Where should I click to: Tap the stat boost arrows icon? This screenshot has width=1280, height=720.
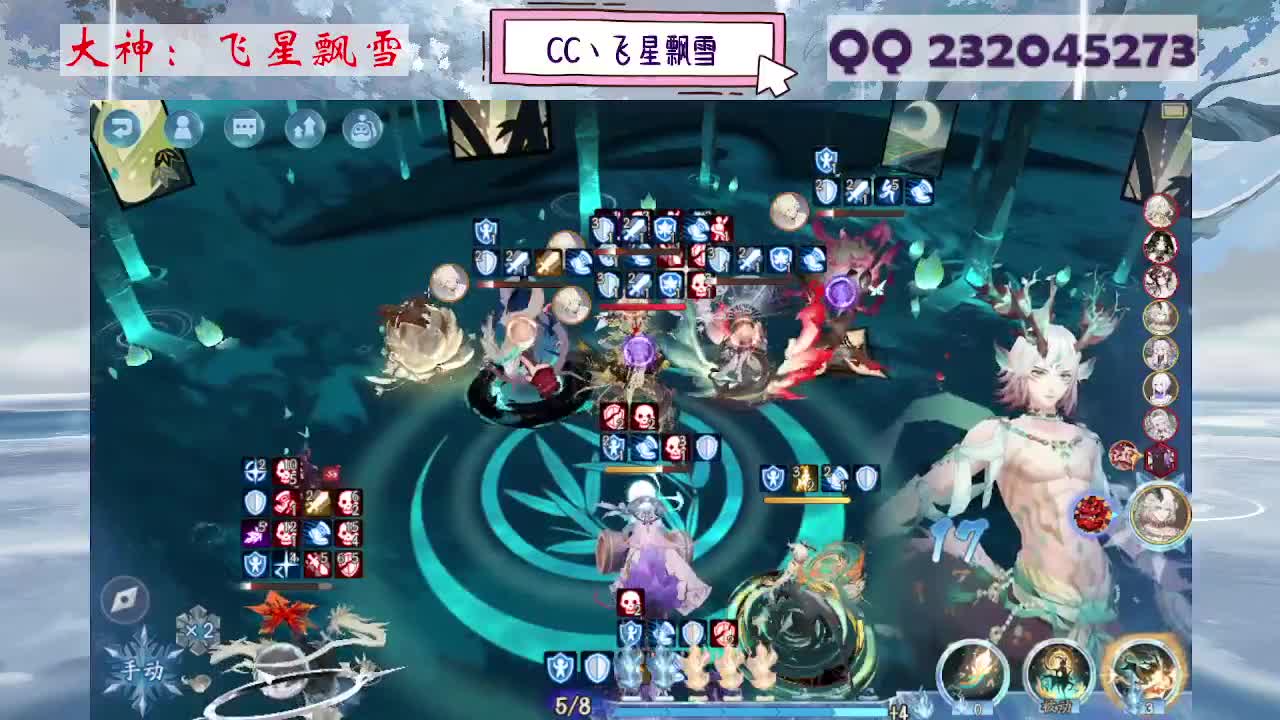point(303,127)
